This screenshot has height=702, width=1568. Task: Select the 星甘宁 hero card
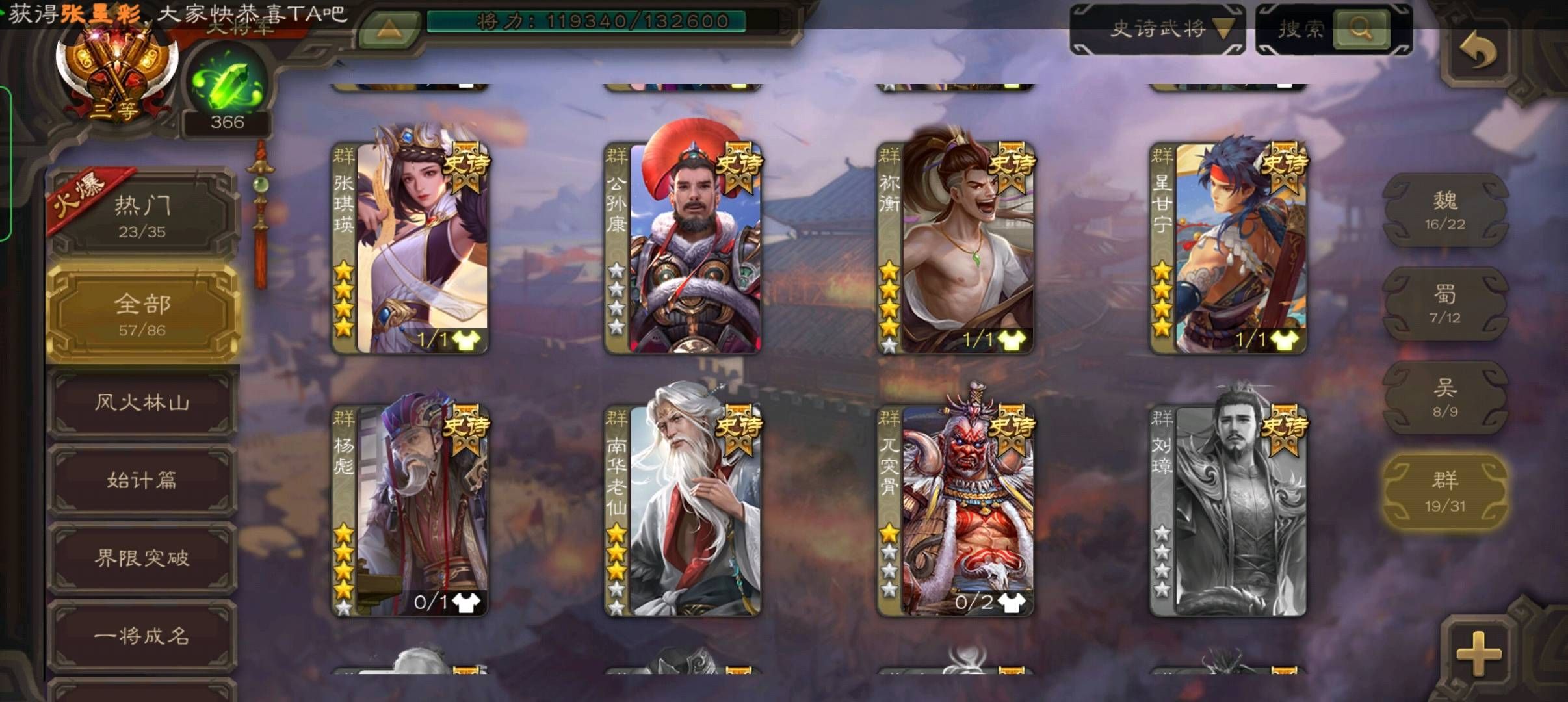coord(1229,248)
